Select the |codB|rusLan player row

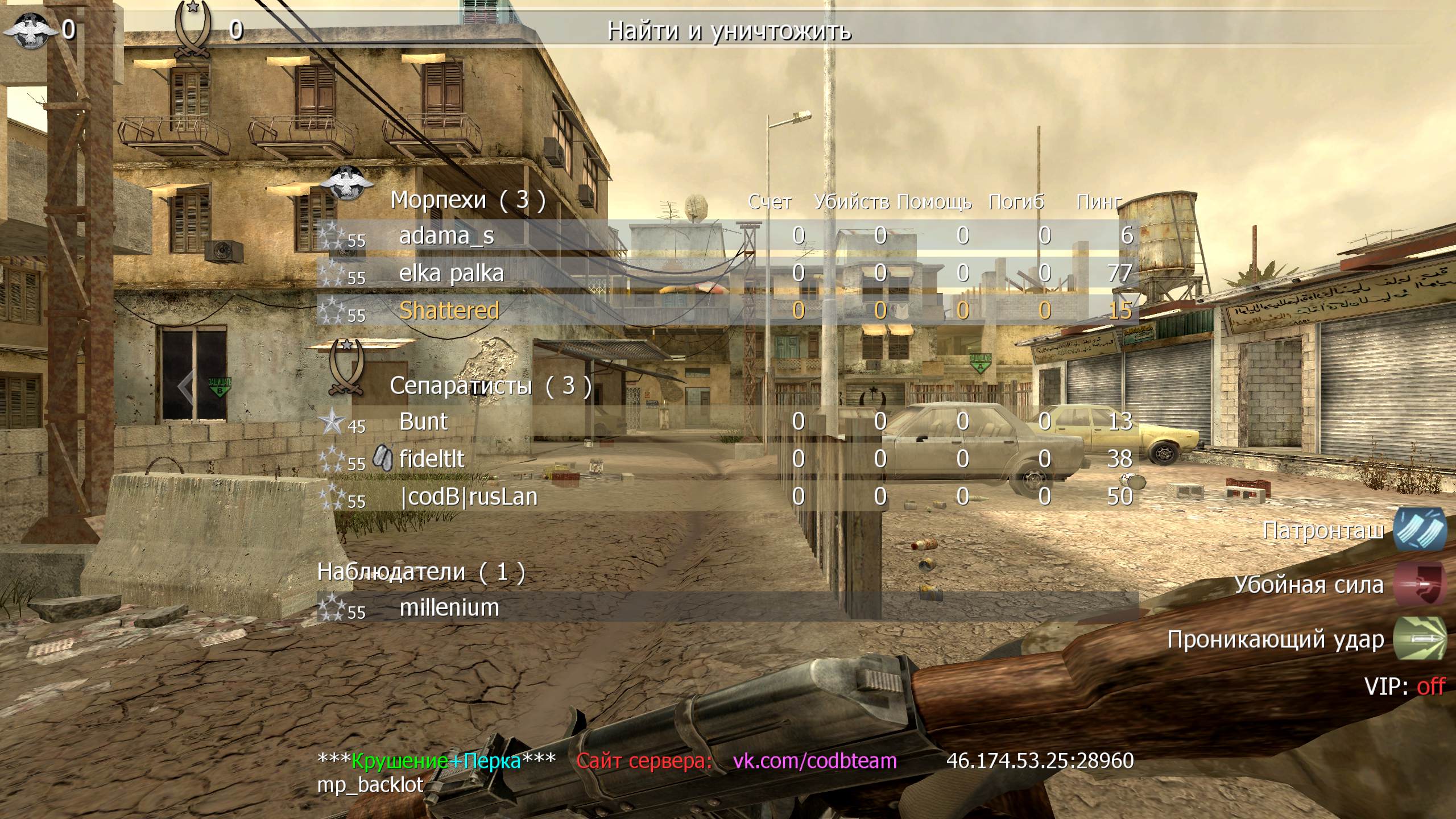[469, 497]
